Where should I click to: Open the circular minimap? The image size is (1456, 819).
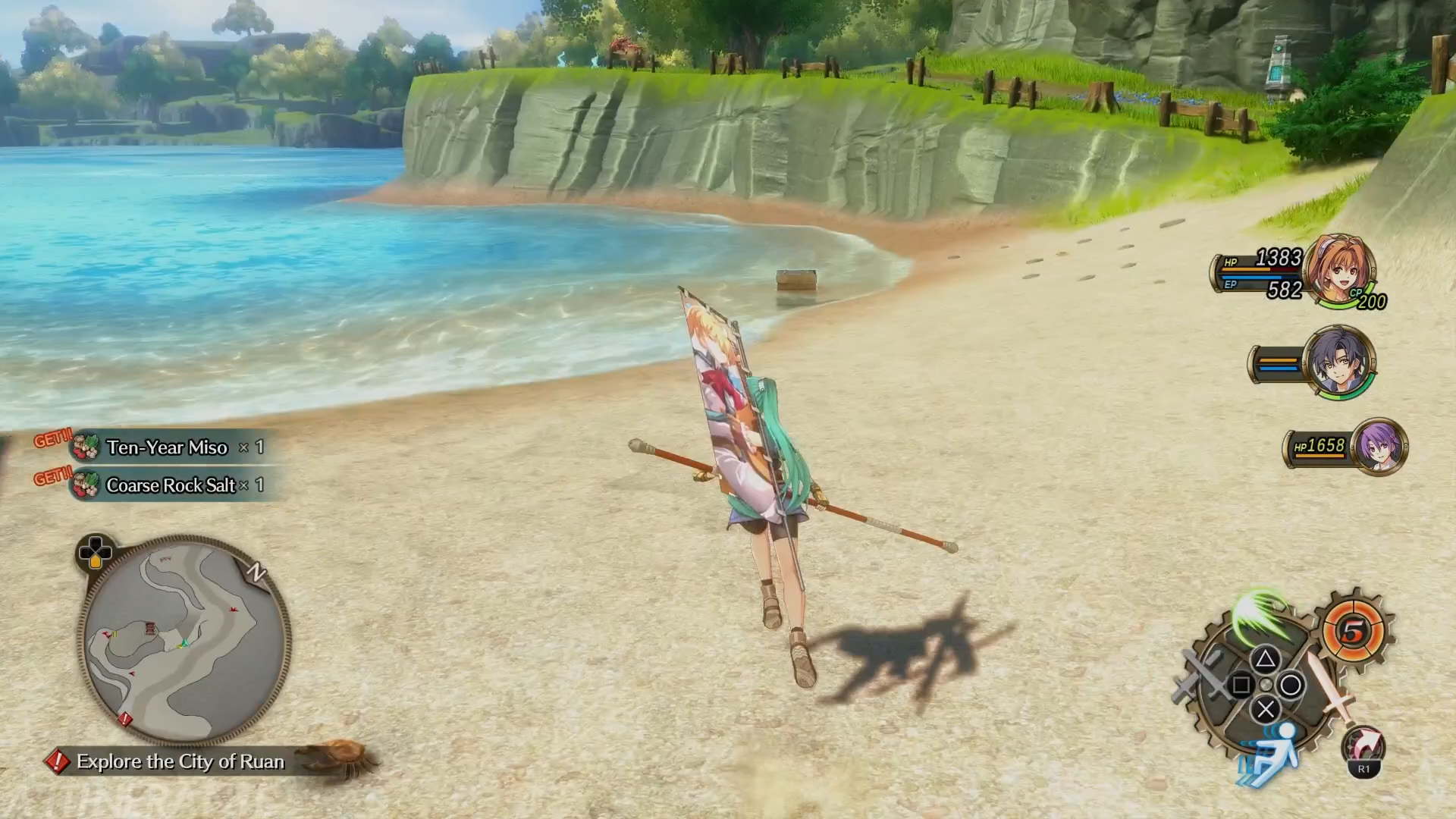point(184,641)
